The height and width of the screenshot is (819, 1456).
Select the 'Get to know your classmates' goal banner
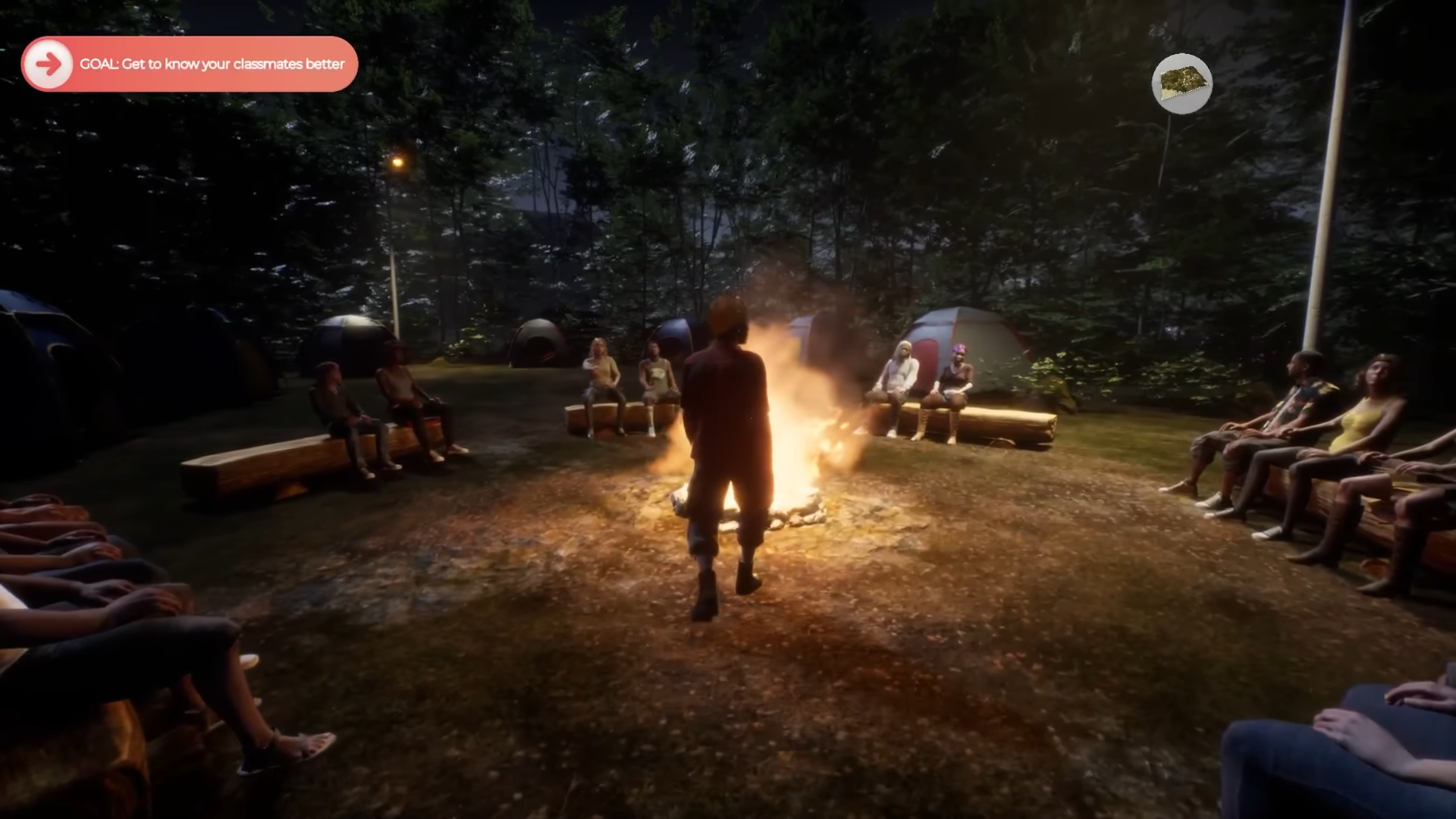pyautogui.click(x=212, y=64)
